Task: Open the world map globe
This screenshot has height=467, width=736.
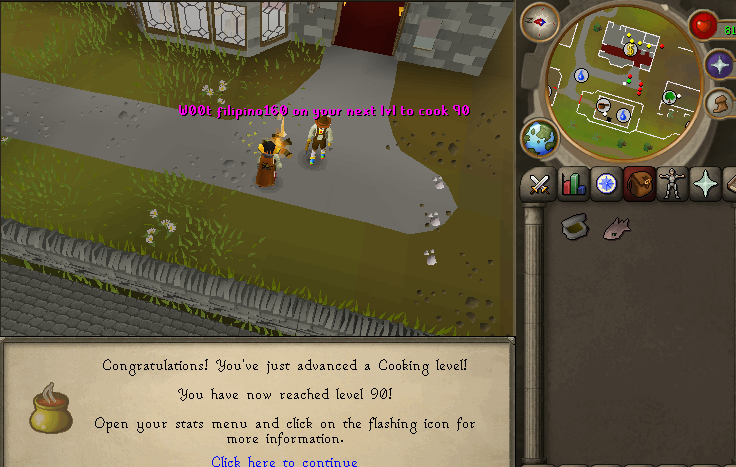Action: click(x=541, y=139)
